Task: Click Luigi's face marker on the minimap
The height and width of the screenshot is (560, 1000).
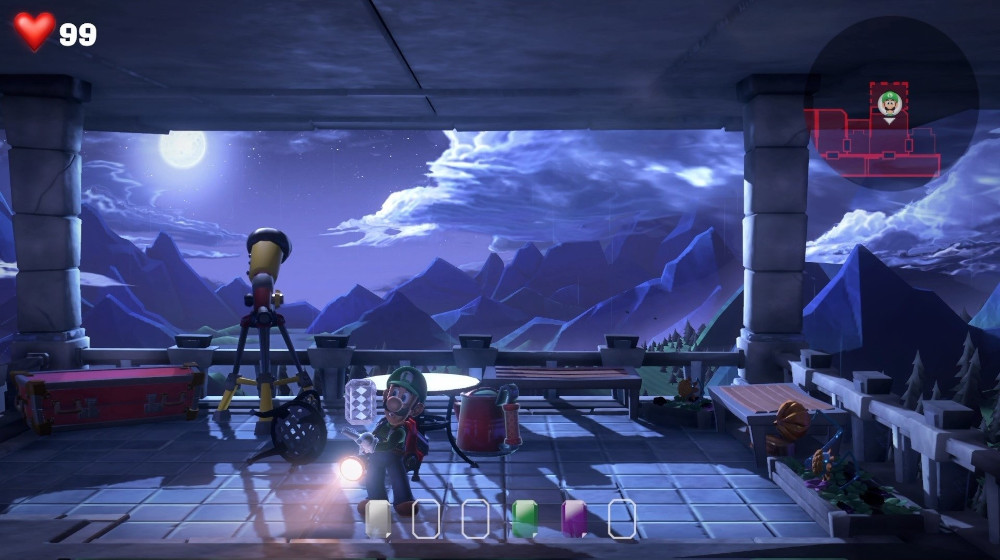Action: pos(889,103)
